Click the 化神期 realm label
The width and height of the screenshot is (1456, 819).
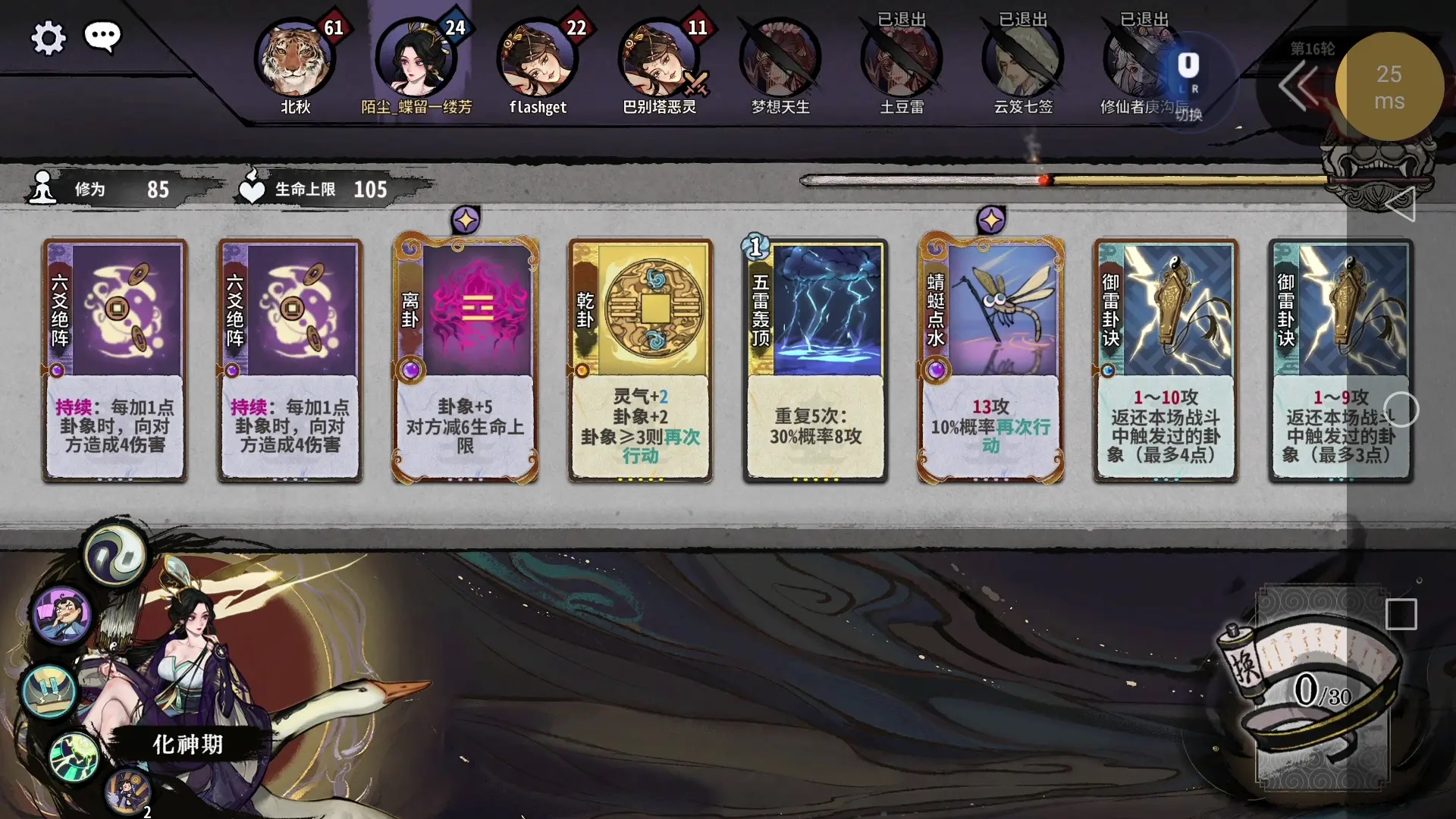pos(188,745)
